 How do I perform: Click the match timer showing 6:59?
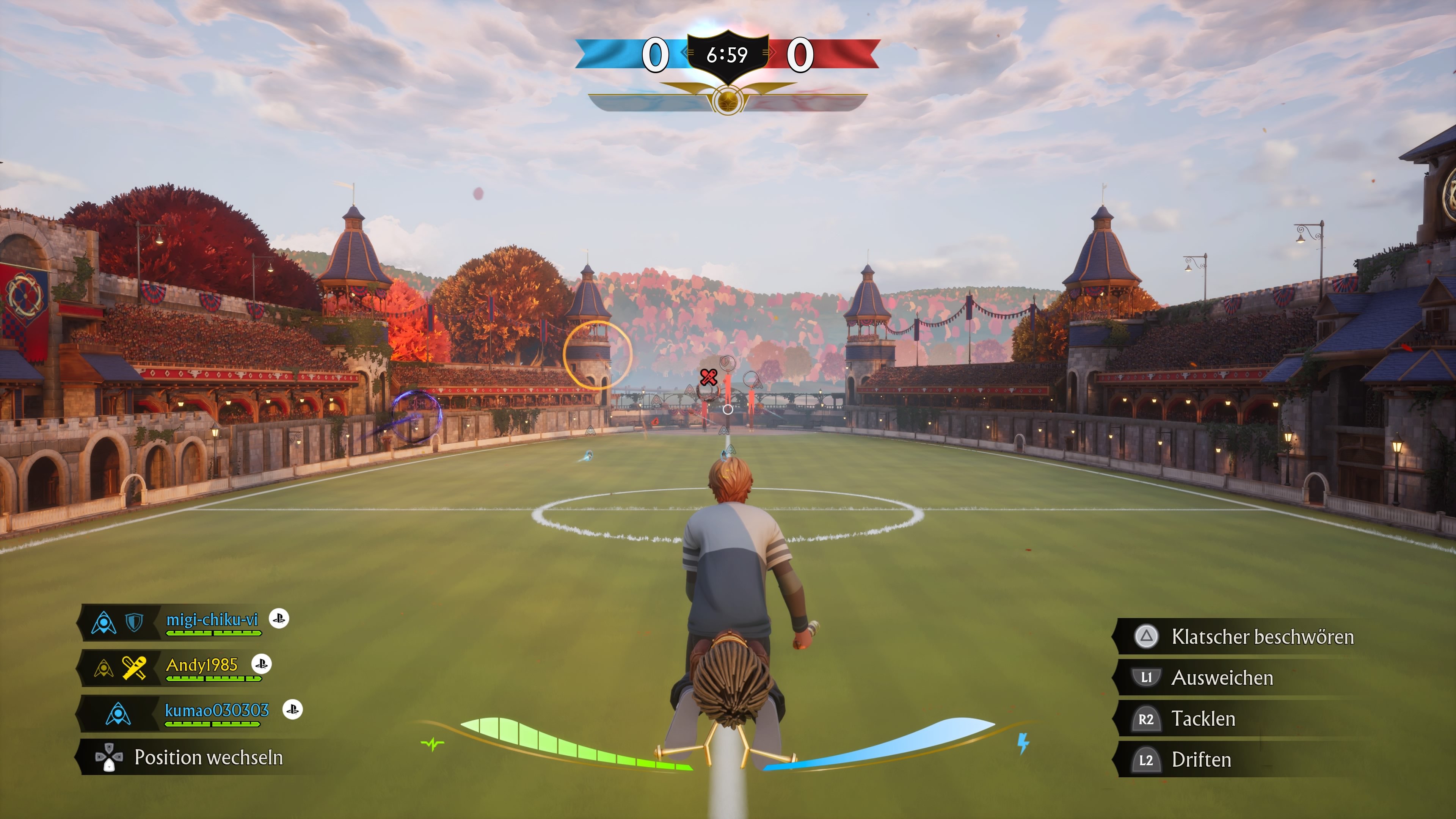point(728,55)
